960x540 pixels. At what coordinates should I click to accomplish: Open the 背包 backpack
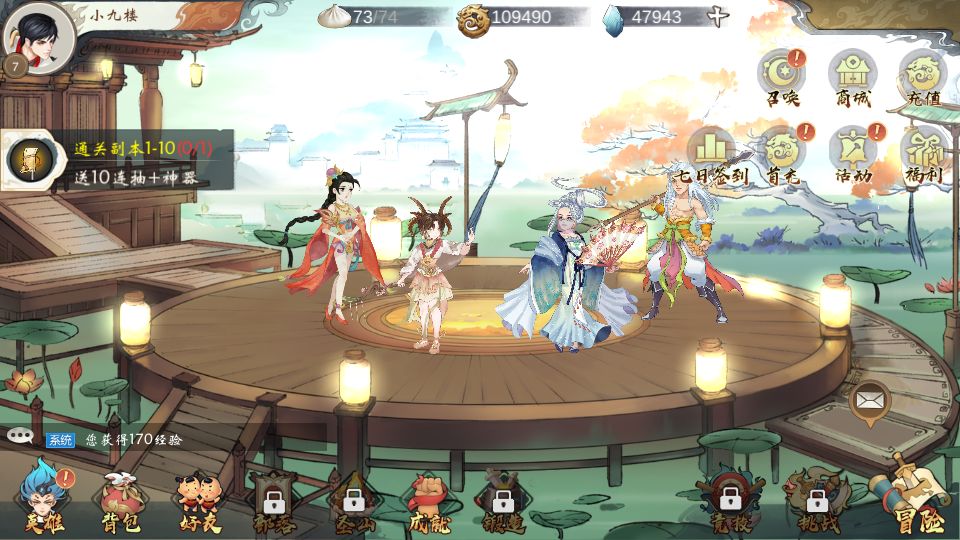click(120, 500)
